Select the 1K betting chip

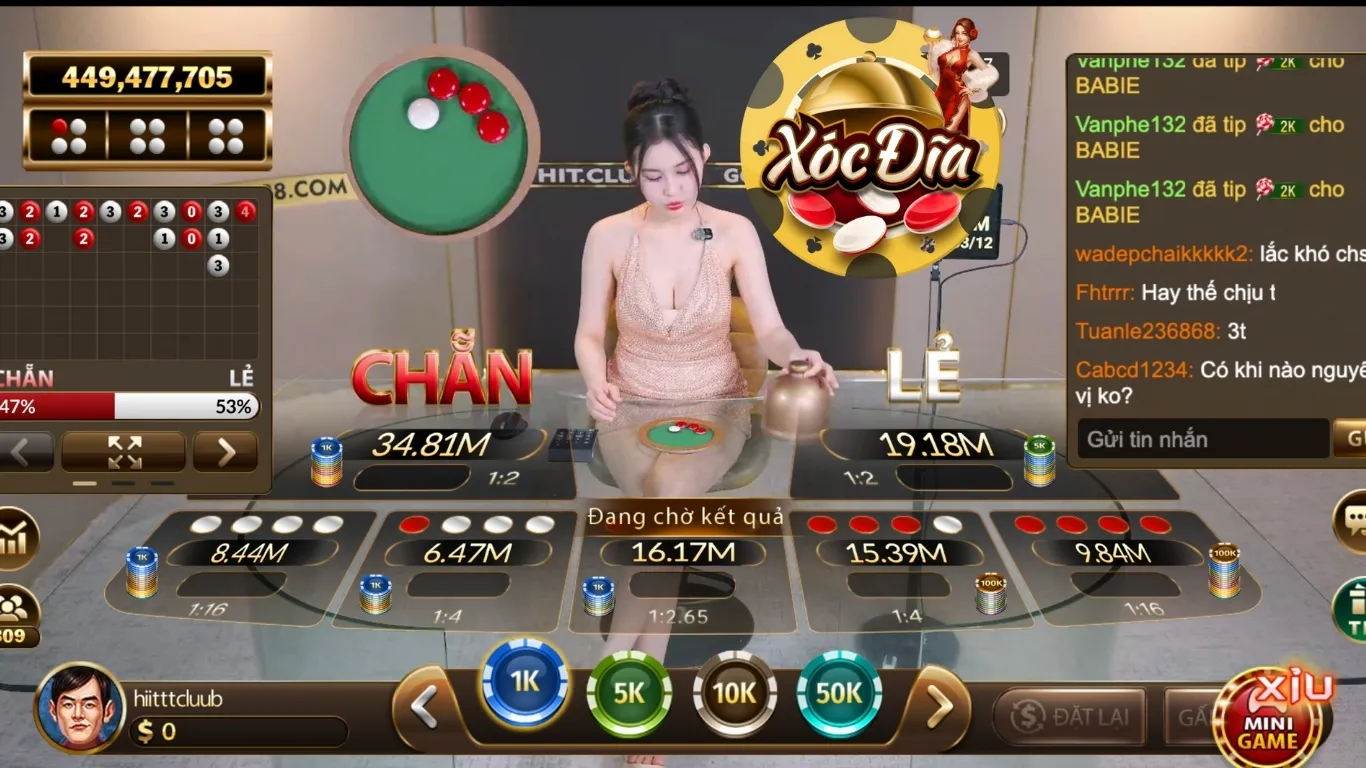[523, 690]
